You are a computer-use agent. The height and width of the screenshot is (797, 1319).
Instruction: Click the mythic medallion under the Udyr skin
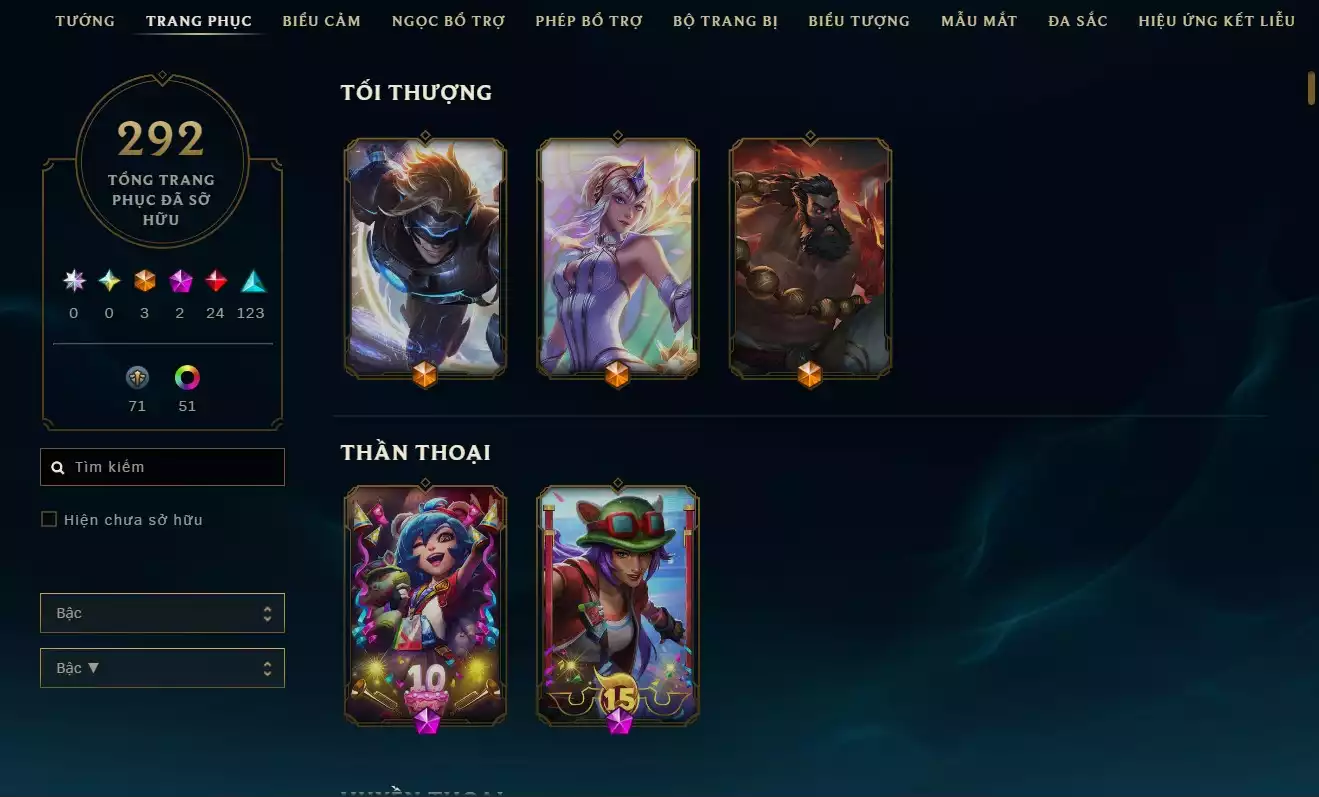[x=808, y=376]
